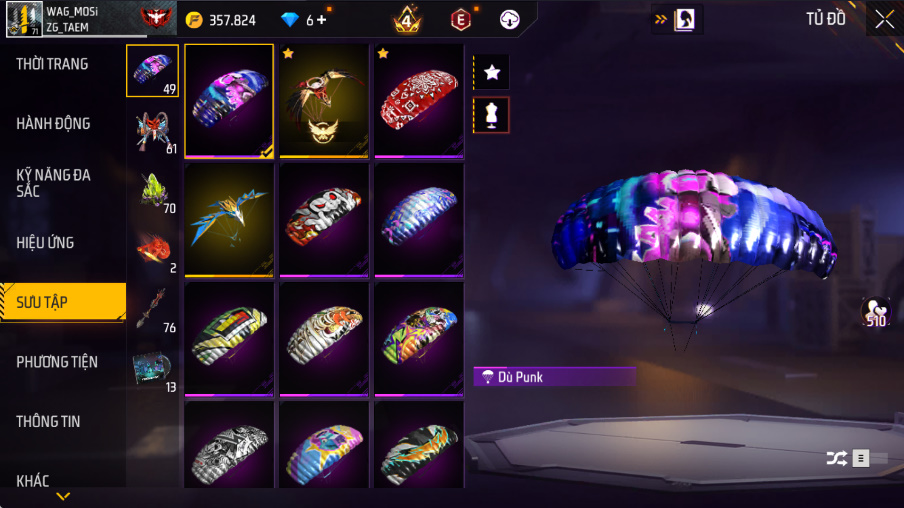Close the Tủ Đồ wardrobe screen

click(x=884, y=19)
